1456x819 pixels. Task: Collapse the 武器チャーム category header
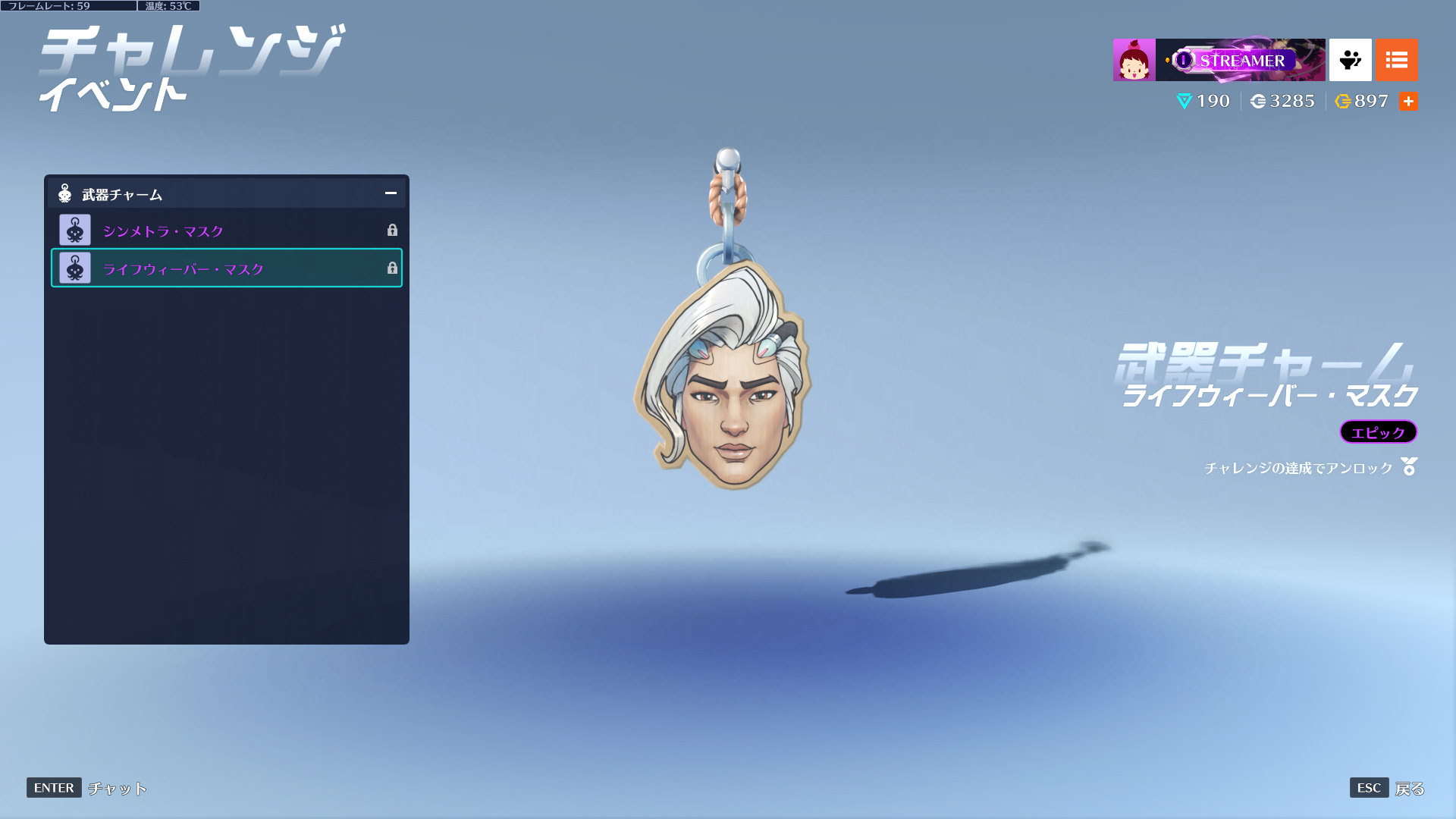click(x=390, y=193)
